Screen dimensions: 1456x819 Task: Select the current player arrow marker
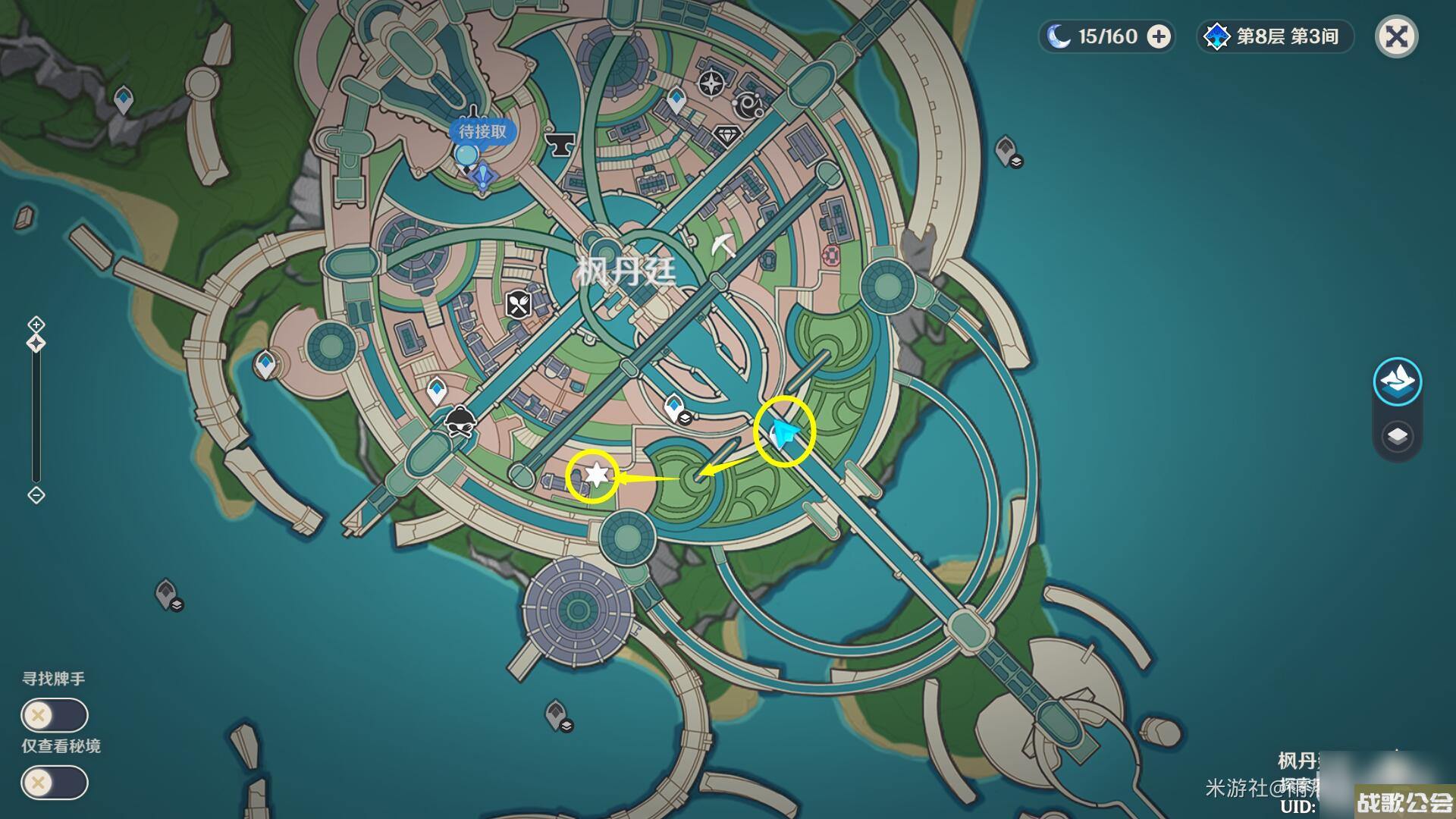click(784, 432)
